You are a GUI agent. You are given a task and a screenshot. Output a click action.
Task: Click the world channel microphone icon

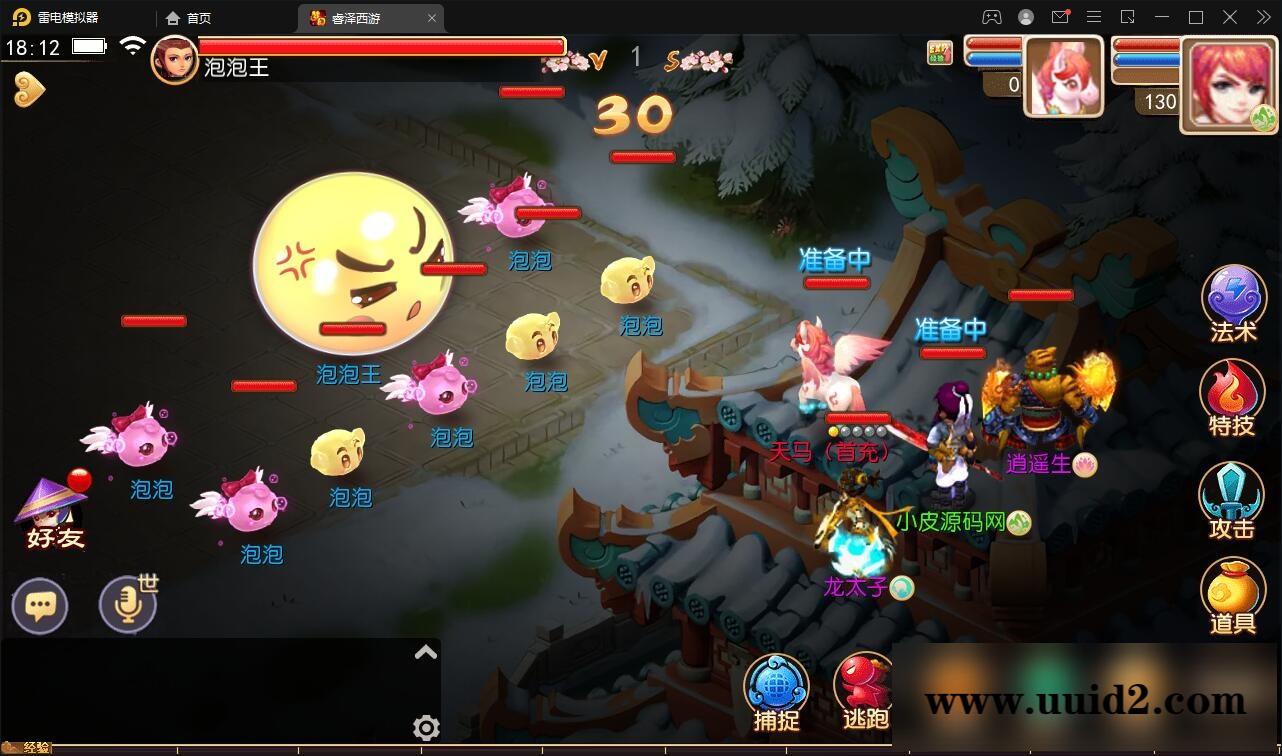(125, 605)
